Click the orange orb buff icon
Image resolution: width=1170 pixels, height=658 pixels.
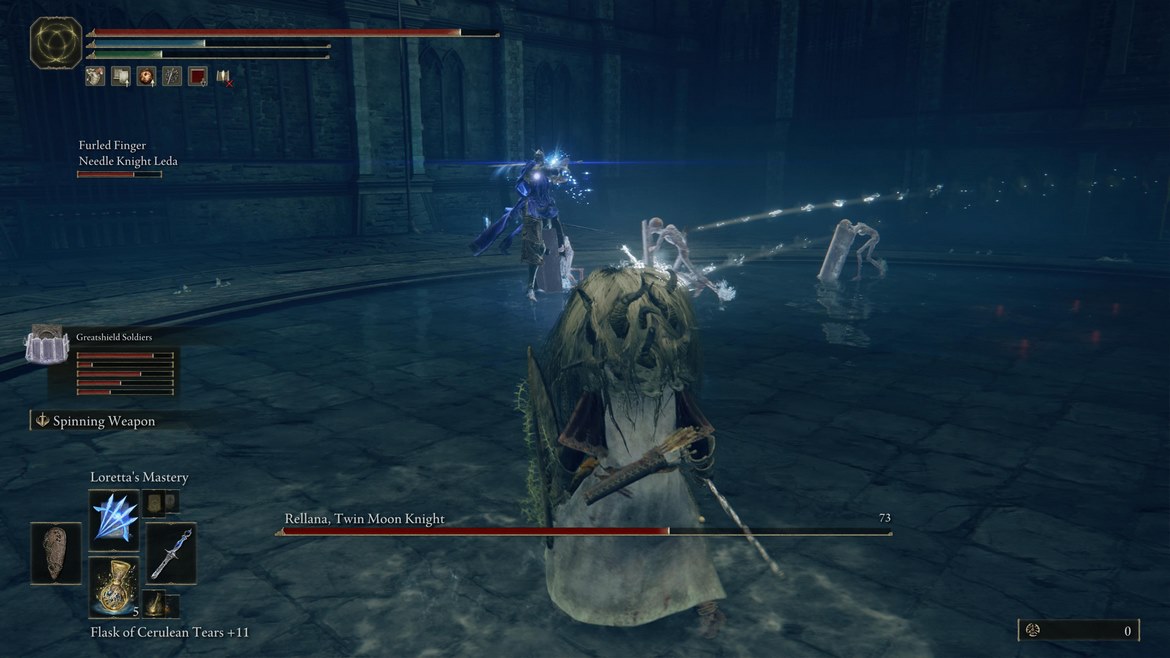tap(146, 76)
